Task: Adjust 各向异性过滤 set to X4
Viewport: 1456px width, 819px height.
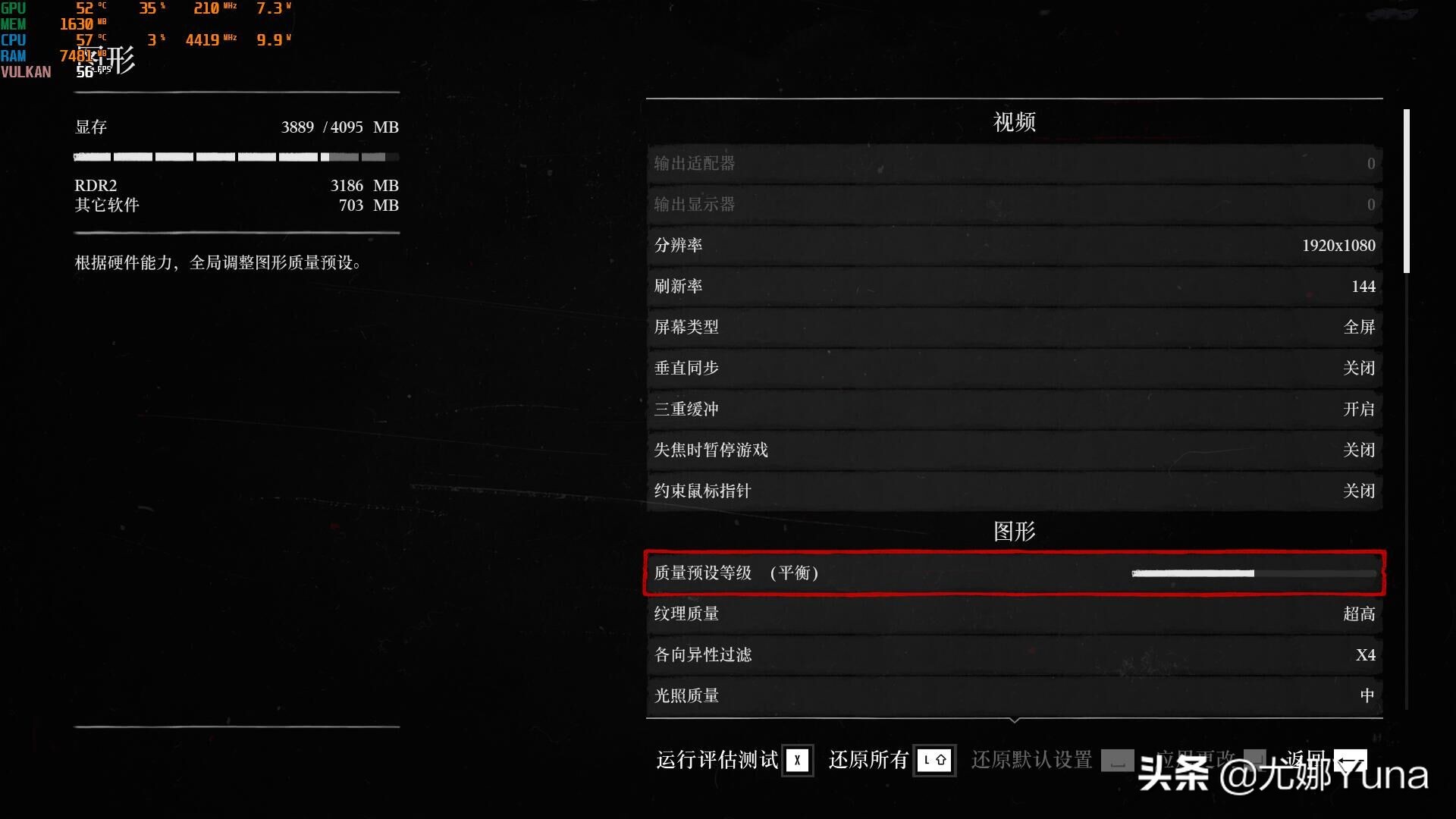Action: click(x=1014, y=654)
